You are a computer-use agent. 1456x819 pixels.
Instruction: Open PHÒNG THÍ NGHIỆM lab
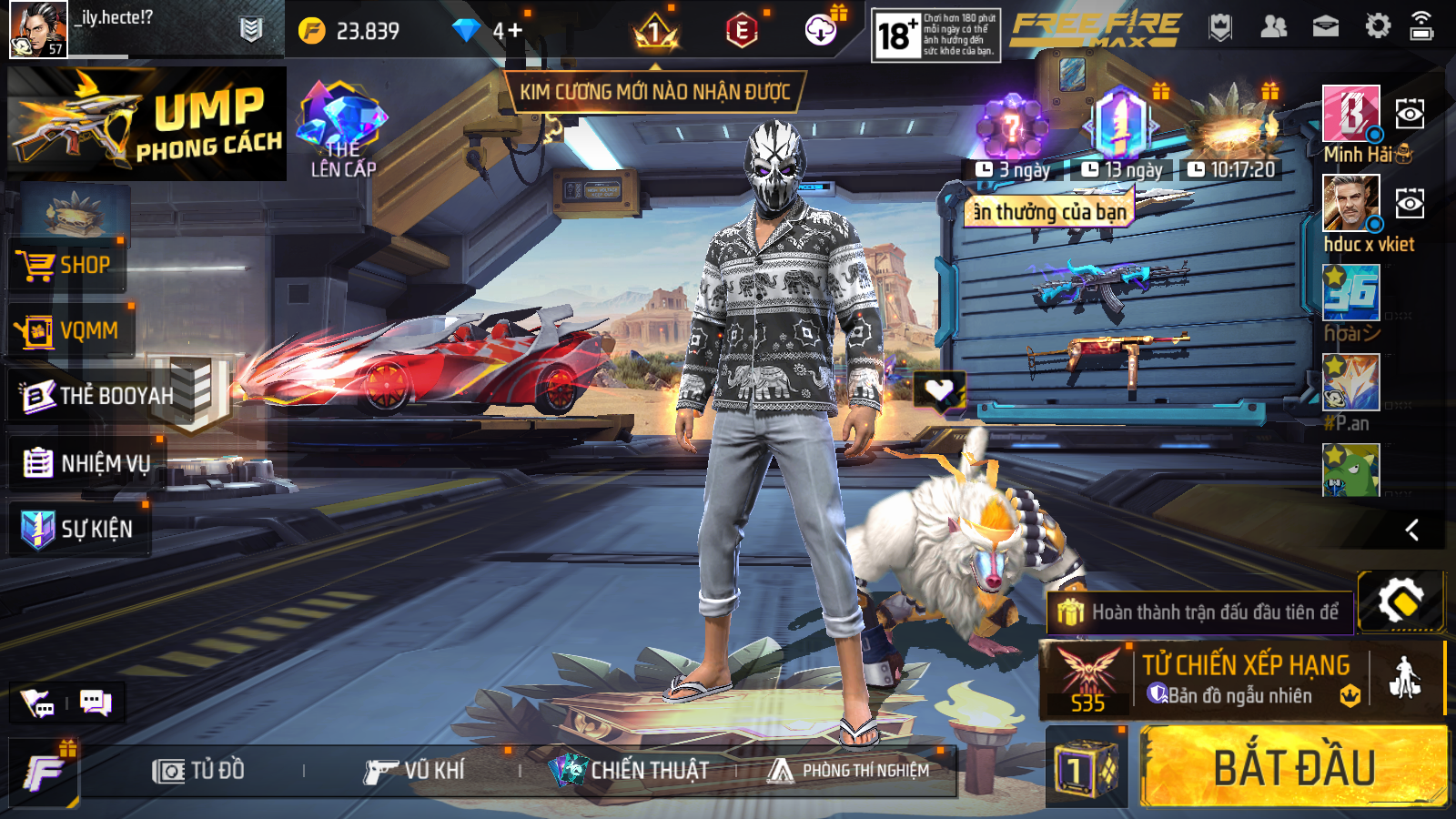click(x=849, y=771)
